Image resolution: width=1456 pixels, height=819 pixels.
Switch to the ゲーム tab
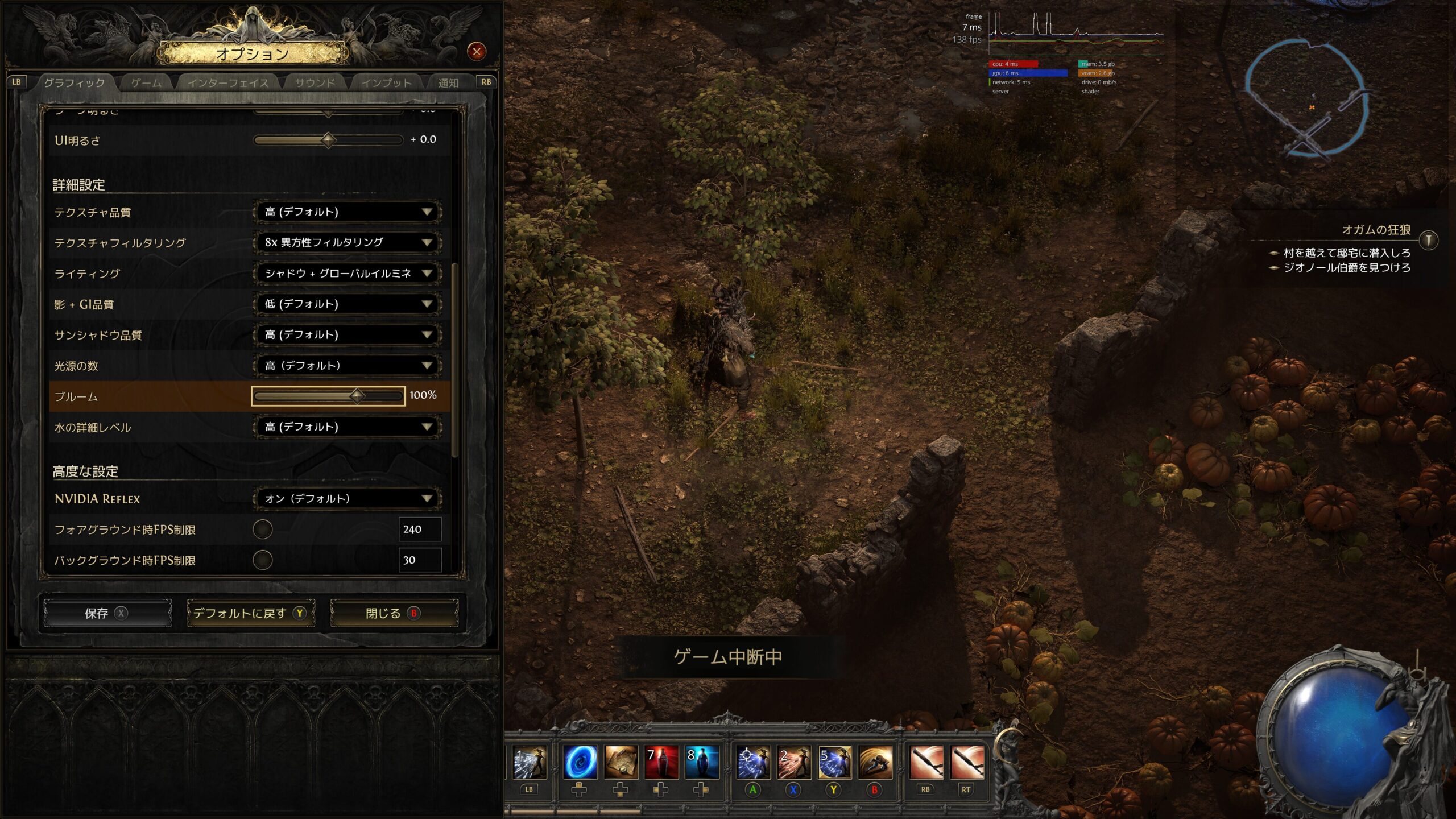146,83
